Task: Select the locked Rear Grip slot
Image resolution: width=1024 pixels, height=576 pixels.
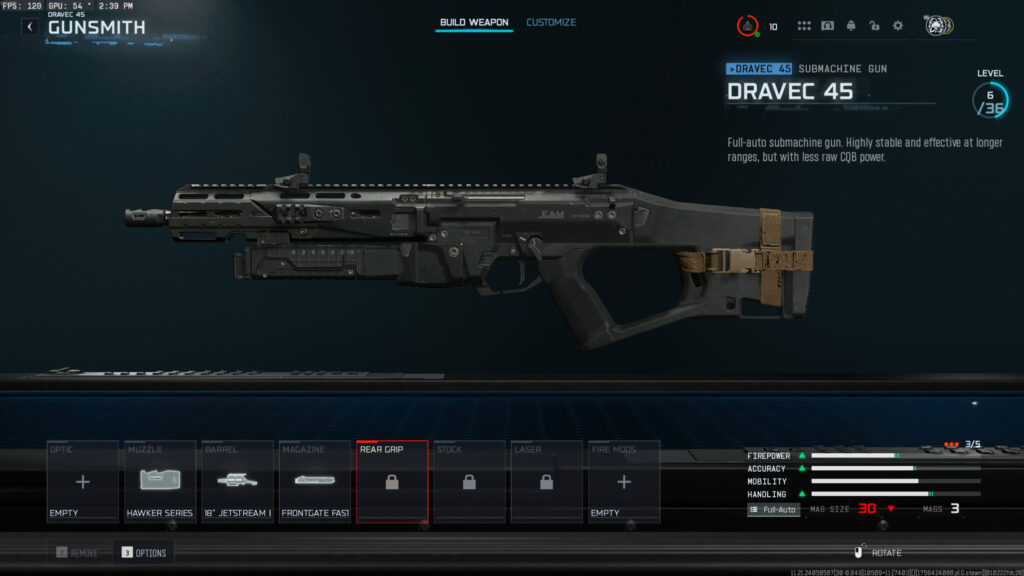Action: pyautogui.click(x=392, y=482)
